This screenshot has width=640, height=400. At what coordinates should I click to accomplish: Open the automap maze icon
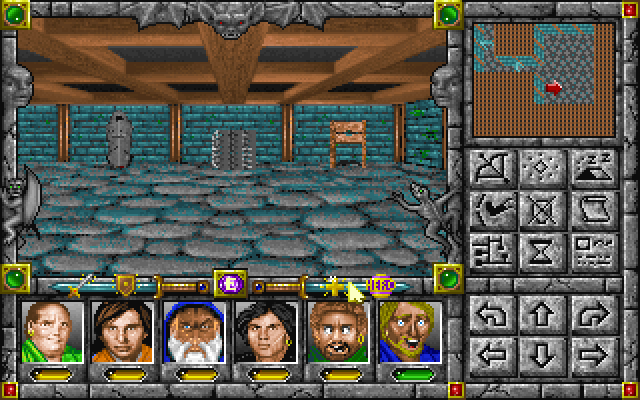point(490,249)
